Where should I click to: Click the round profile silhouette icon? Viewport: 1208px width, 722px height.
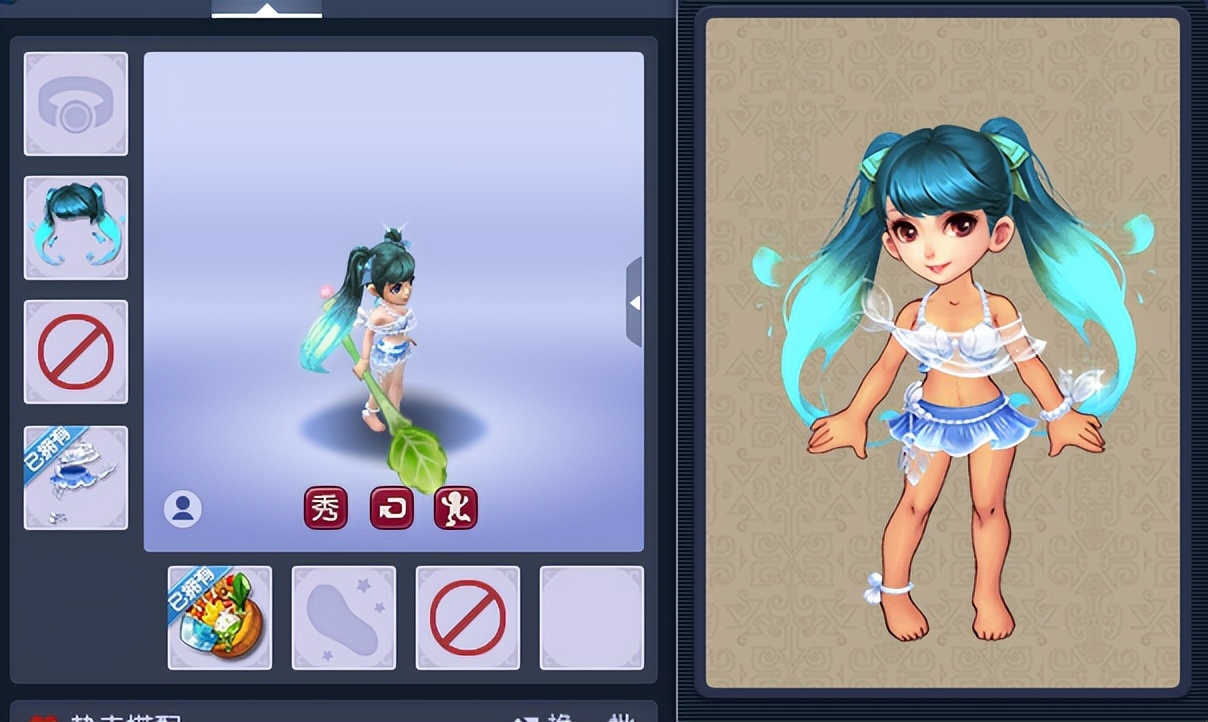pos(183,509)
